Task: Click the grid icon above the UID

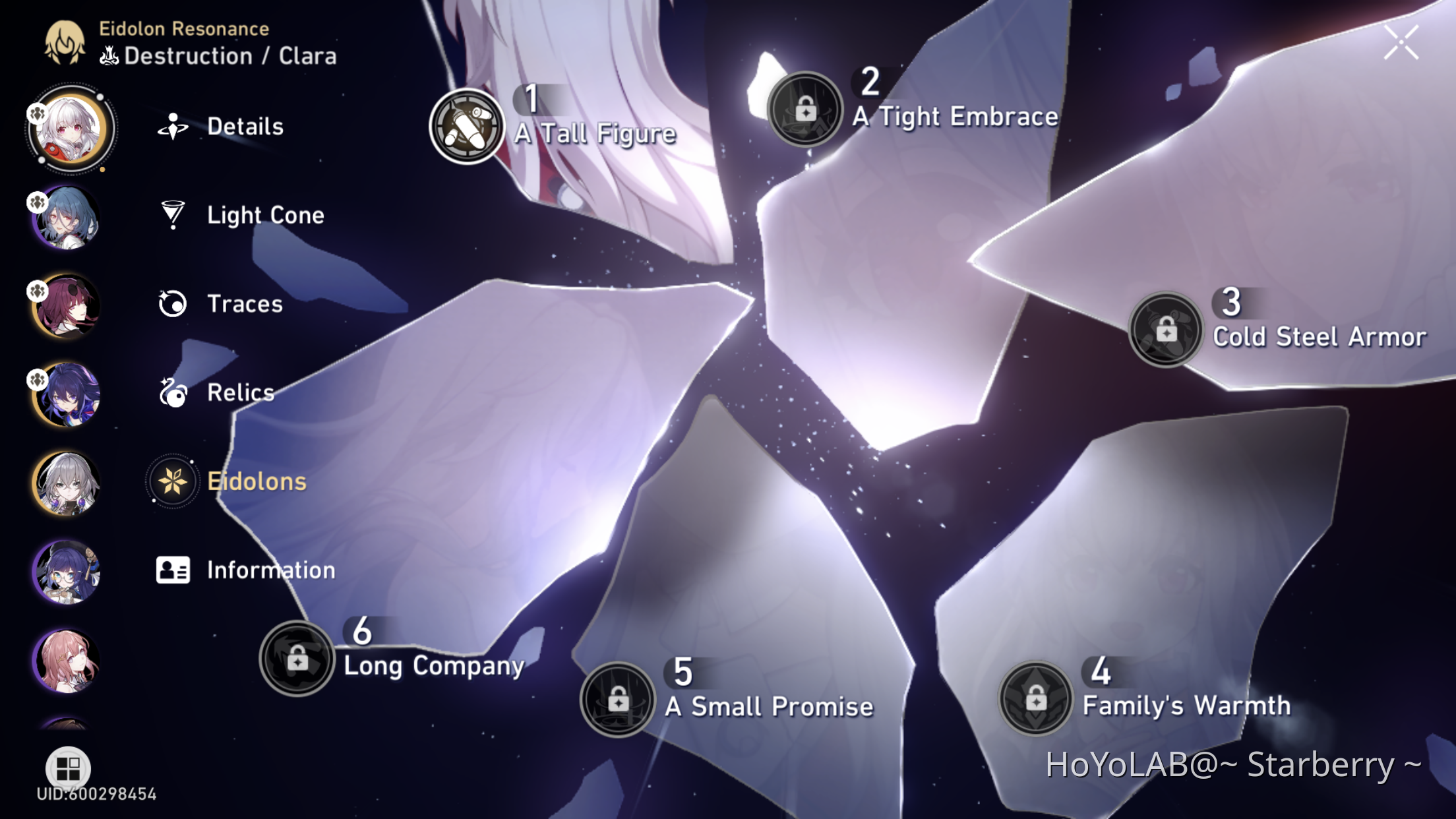Action: point(67,767)
